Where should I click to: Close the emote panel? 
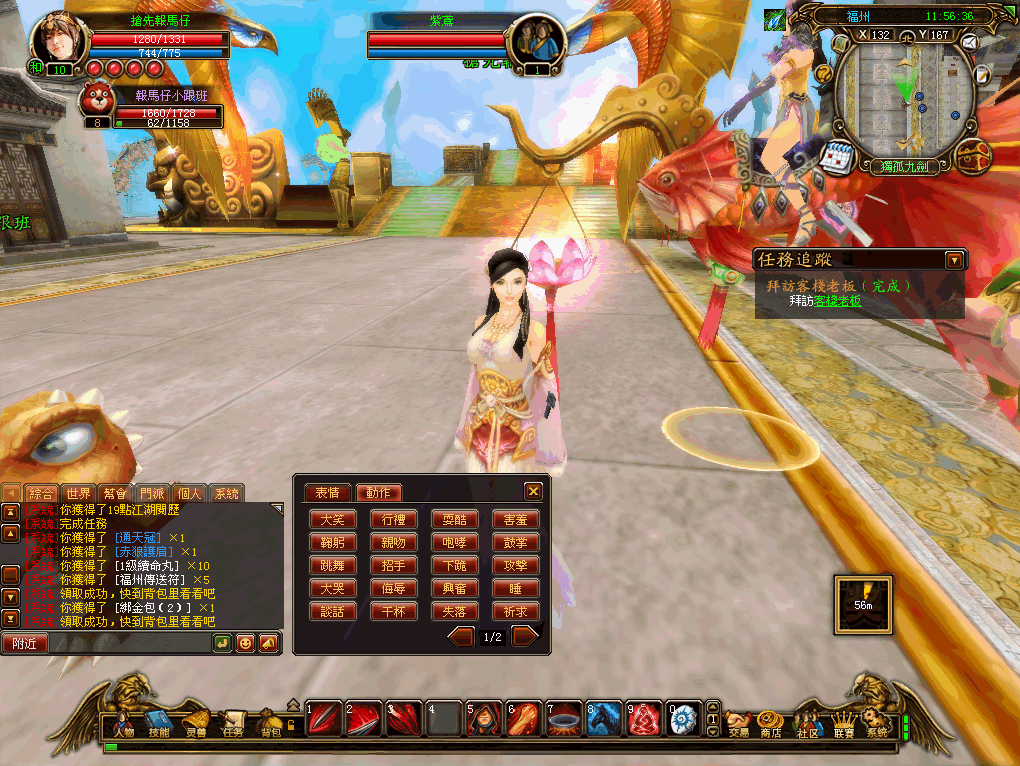coord(533,491)
